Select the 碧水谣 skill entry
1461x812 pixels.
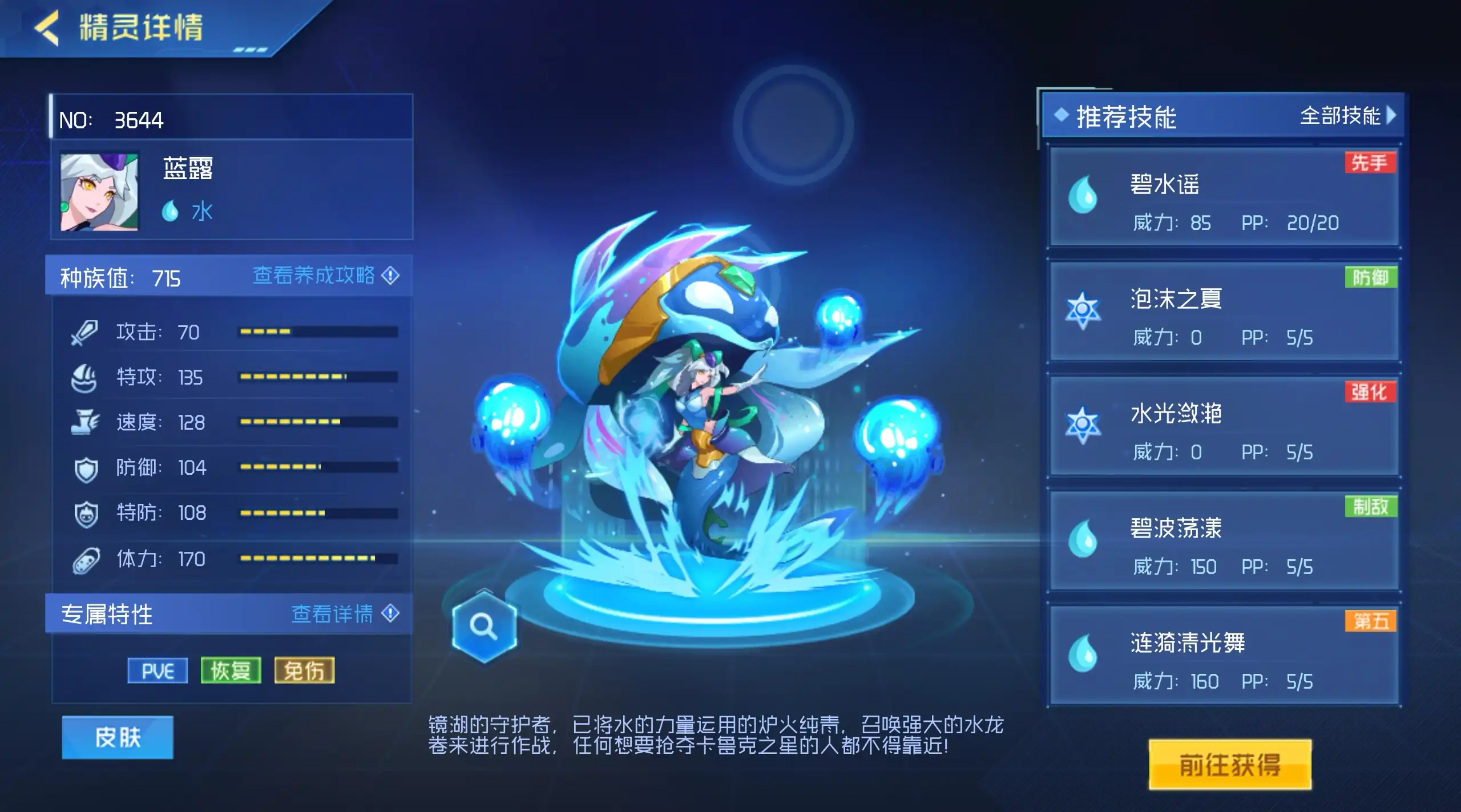coord(1224,197)
